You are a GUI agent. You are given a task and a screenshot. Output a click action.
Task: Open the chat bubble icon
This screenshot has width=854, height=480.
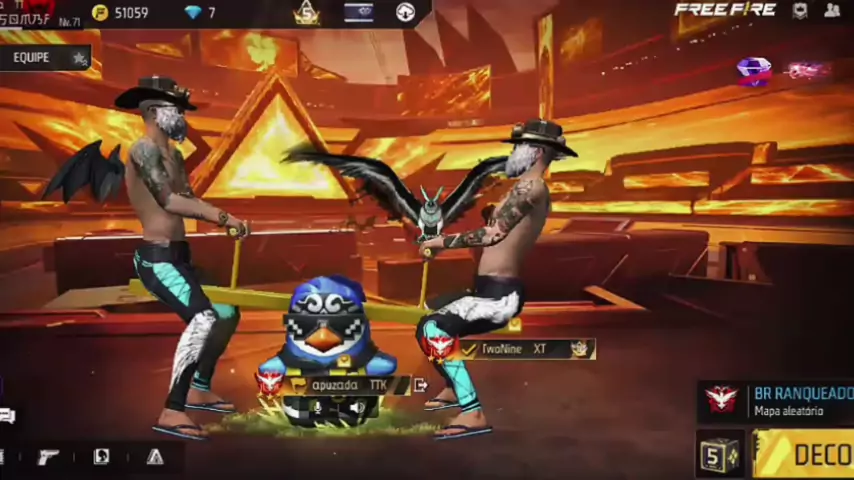(x=6, y=415)
